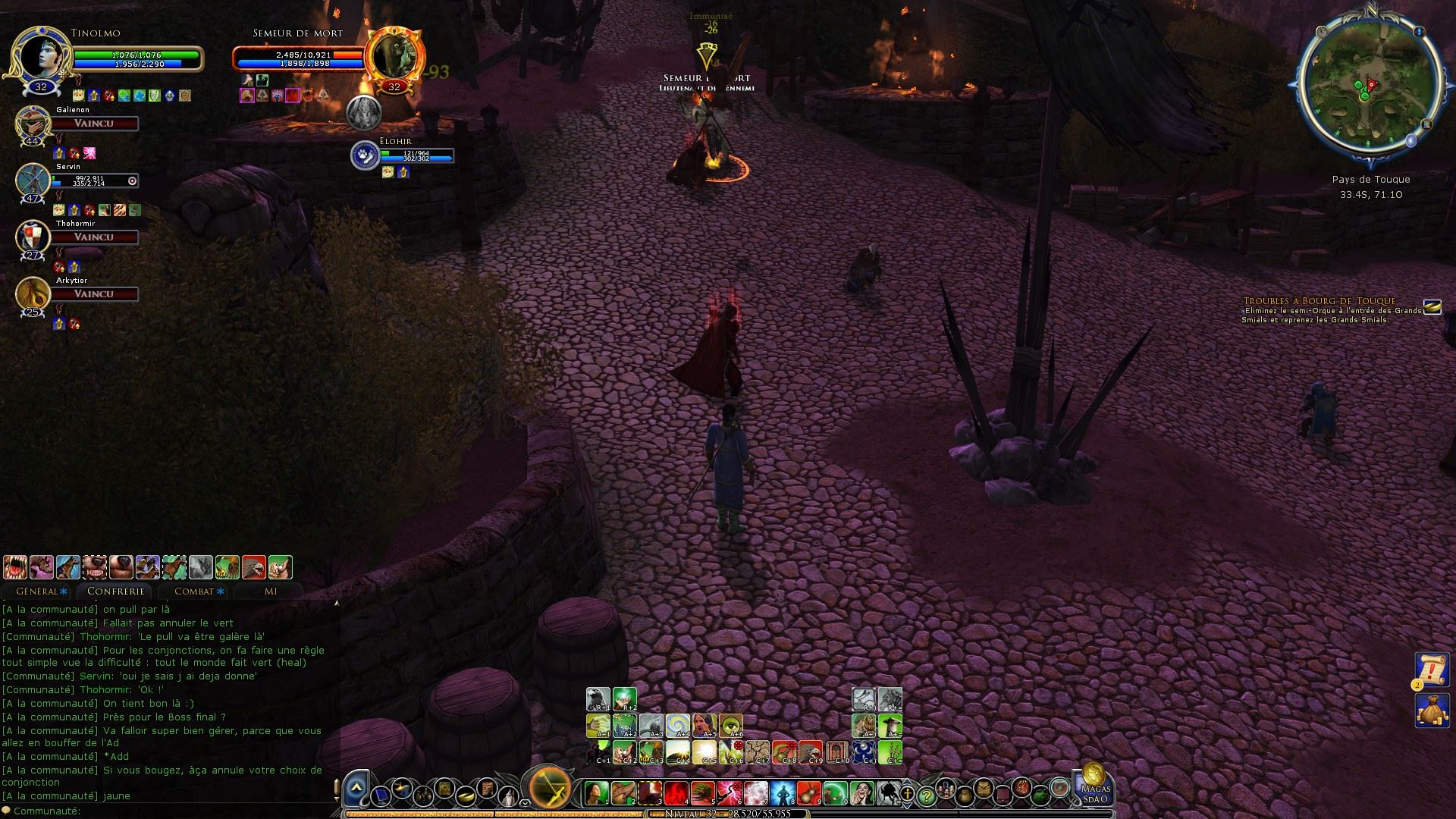Viewport: 1456px width, 819px height.
Task: Open the loot bag alert icon
Action: 1432,710
